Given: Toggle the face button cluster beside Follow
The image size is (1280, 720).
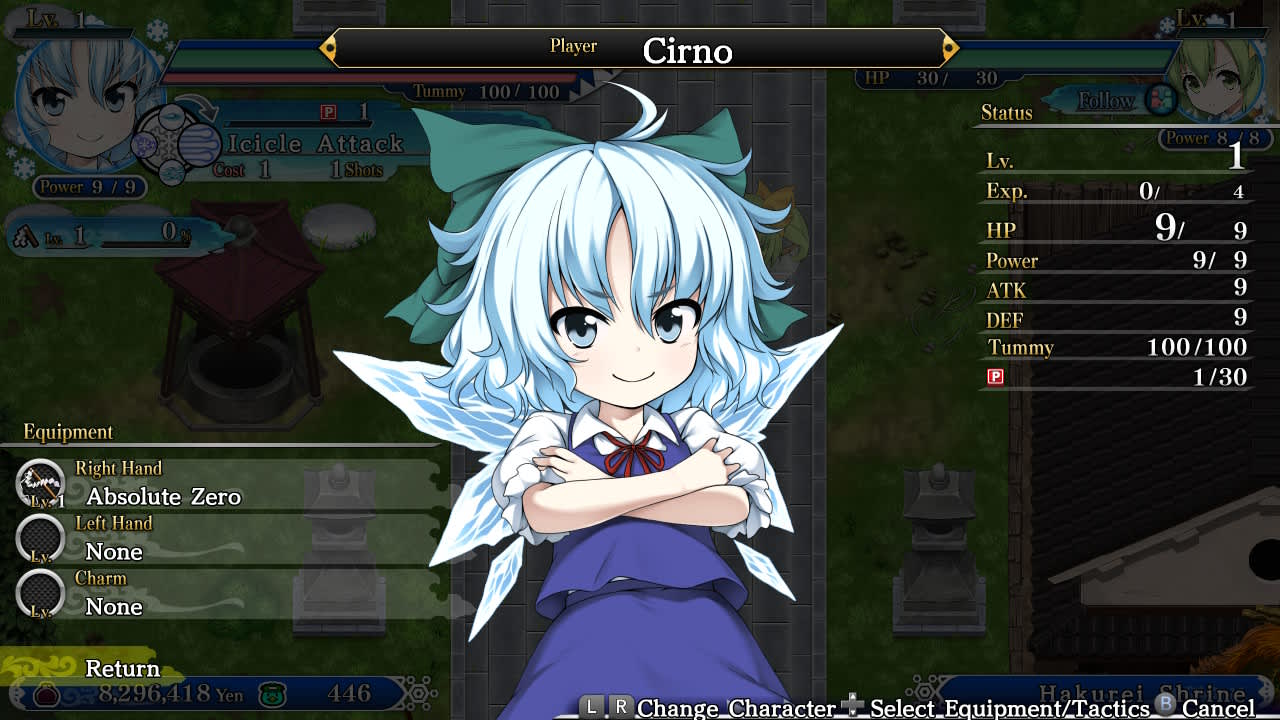Looking at the screenshot, I should click(1163, 98).
